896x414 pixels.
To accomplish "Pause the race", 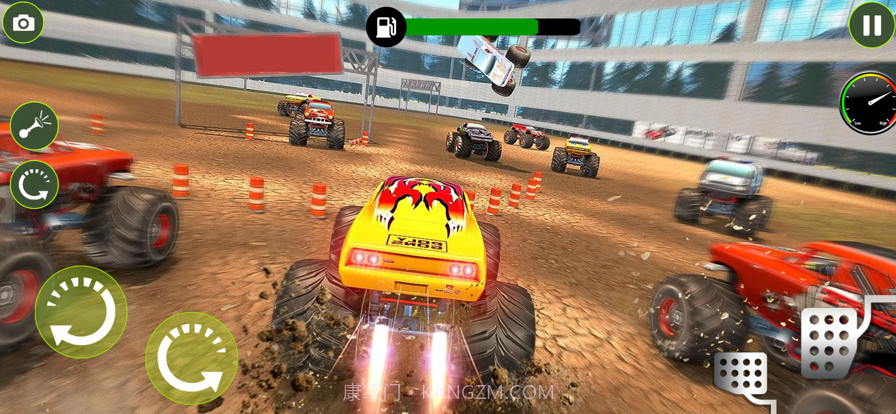I will click(871, 25).
